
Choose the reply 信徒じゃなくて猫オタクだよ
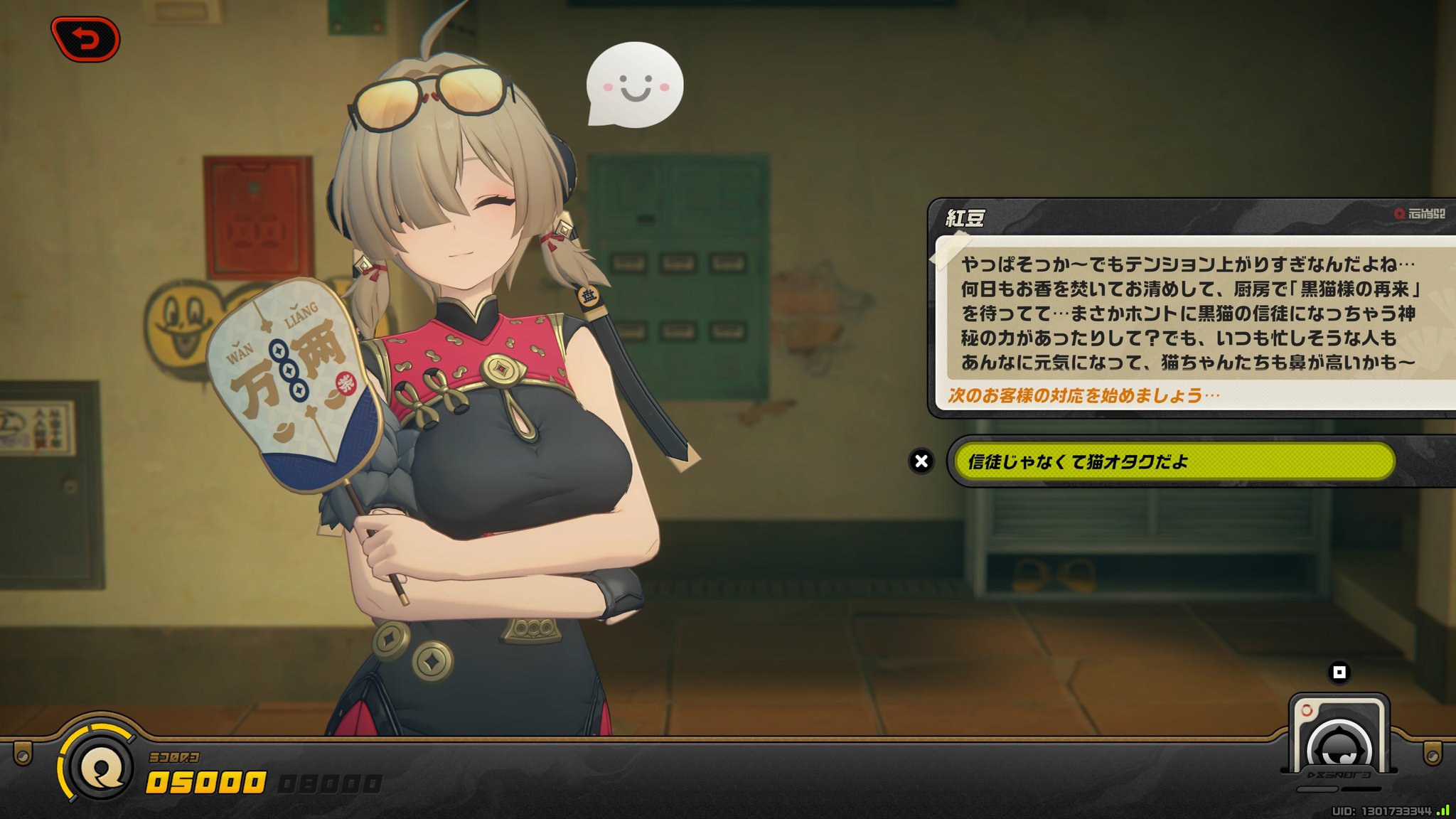click(x=1173, y=462)
